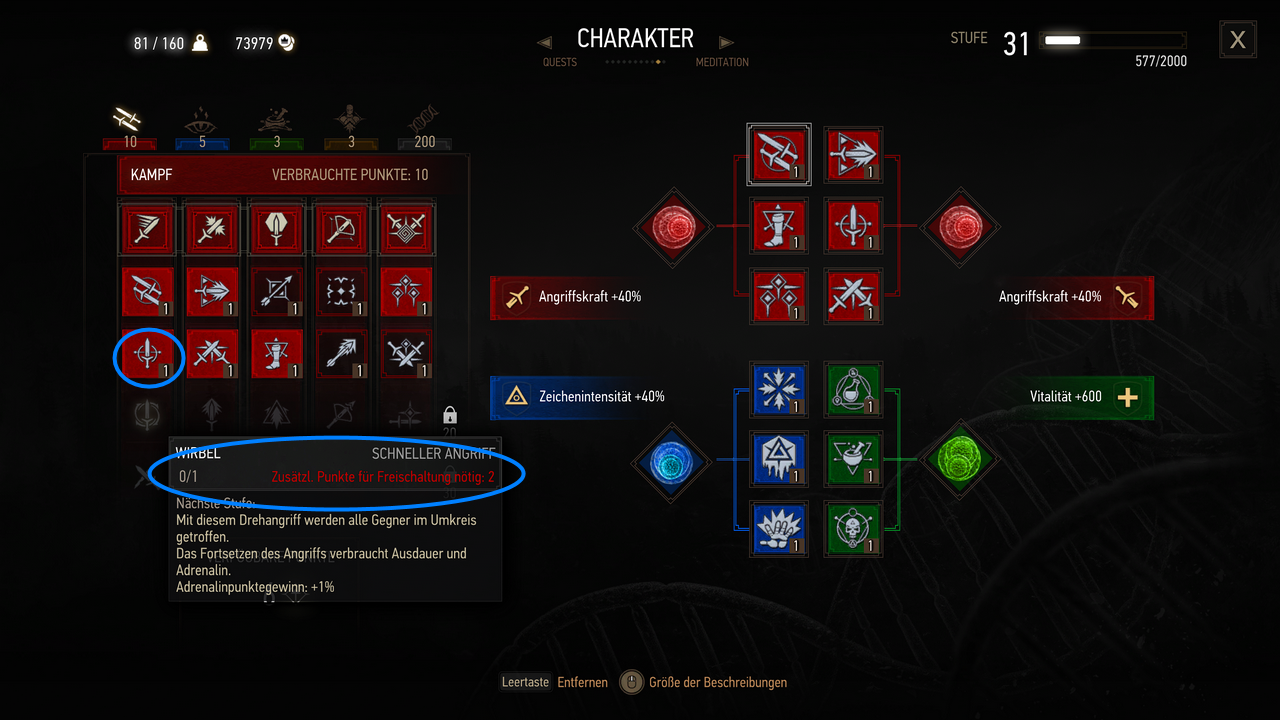Select the blue mutagen diamond slot
This screenshot has height=720, width=1280.
672,463
